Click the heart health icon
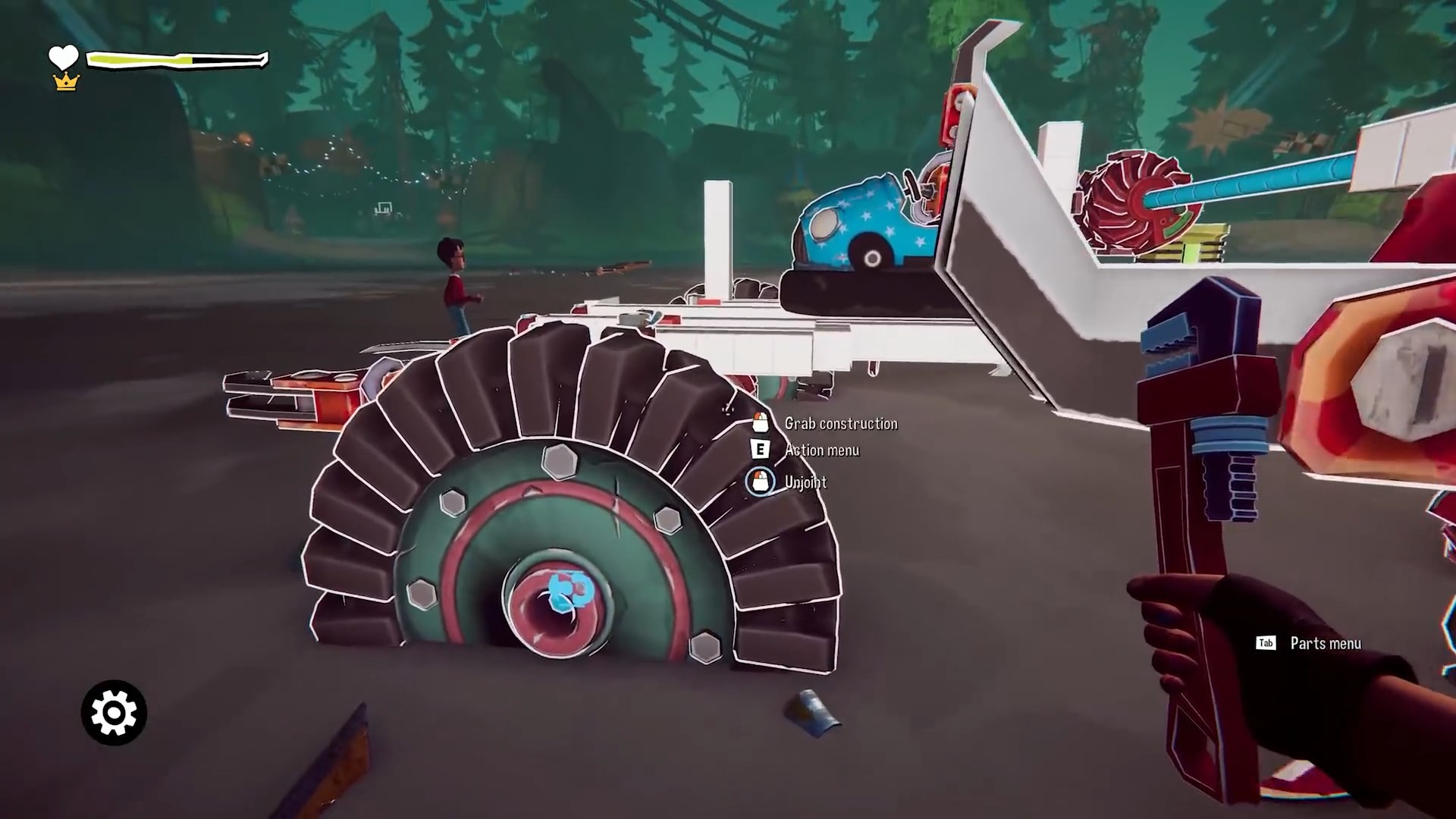Viewport: 1456px width, 819px height. (x=64, y=55)
